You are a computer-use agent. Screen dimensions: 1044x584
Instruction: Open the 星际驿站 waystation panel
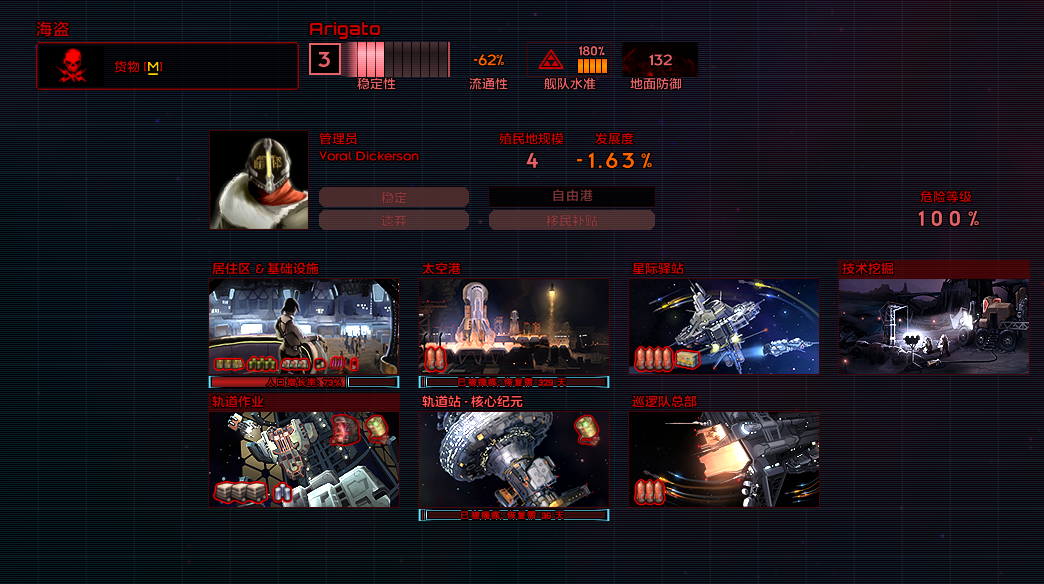pos(724,326)
